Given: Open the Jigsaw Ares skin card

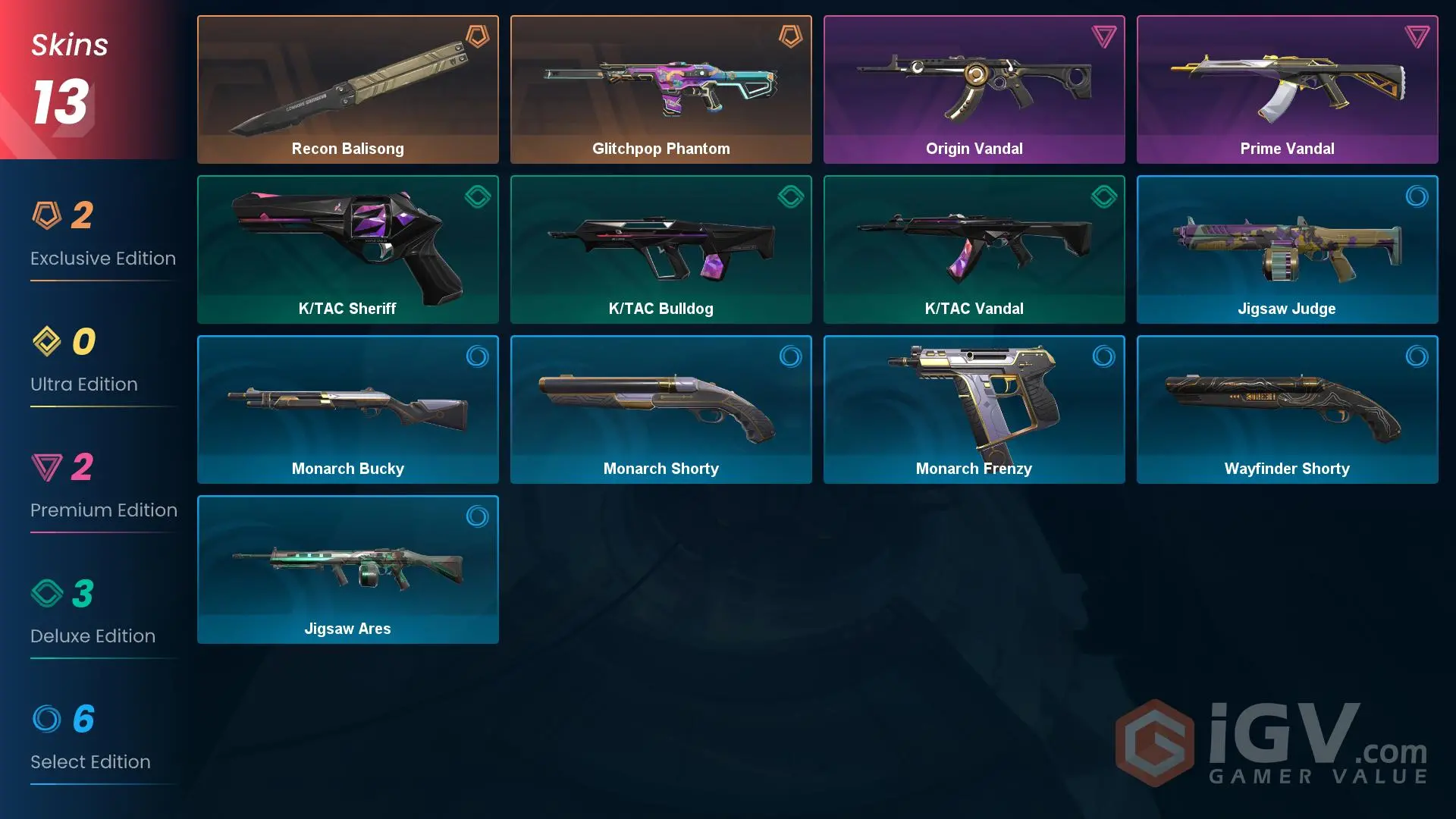Looking at the screenshot, I should point(347,569).
